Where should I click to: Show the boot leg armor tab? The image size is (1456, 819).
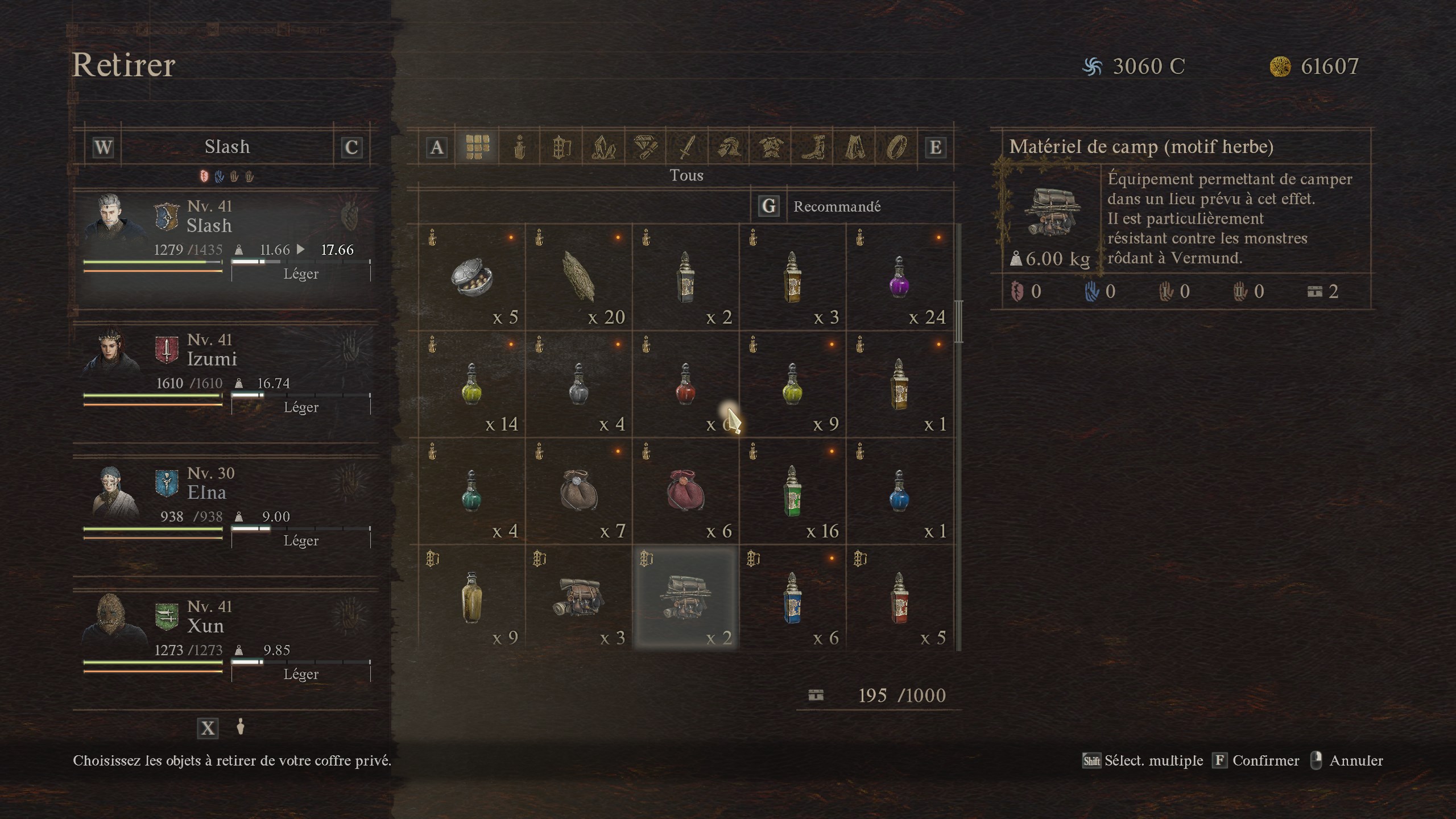click(x=813, y=148)
